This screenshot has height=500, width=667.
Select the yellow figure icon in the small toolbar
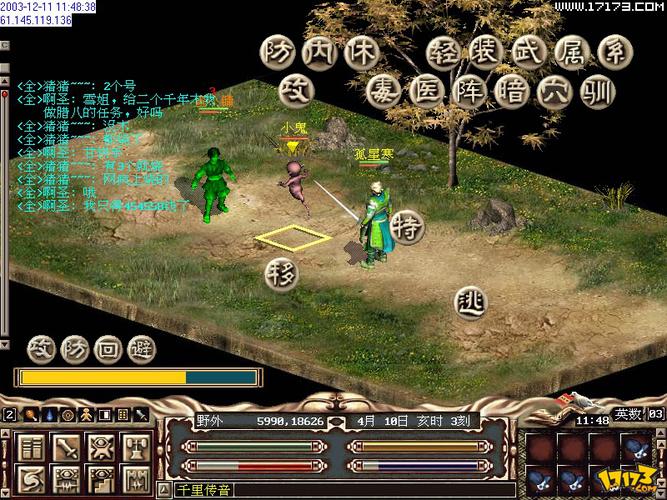click(x=86, y=413)
